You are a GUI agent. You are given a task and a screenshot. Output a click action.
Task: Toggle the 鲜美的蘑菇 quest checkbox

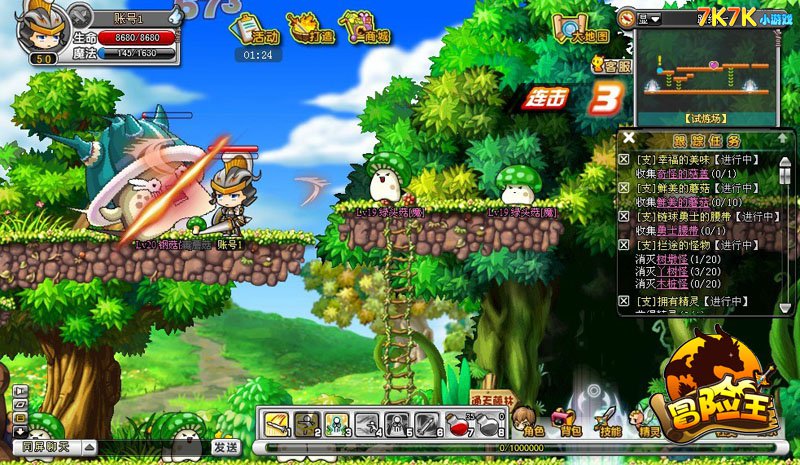click(625, 187)
